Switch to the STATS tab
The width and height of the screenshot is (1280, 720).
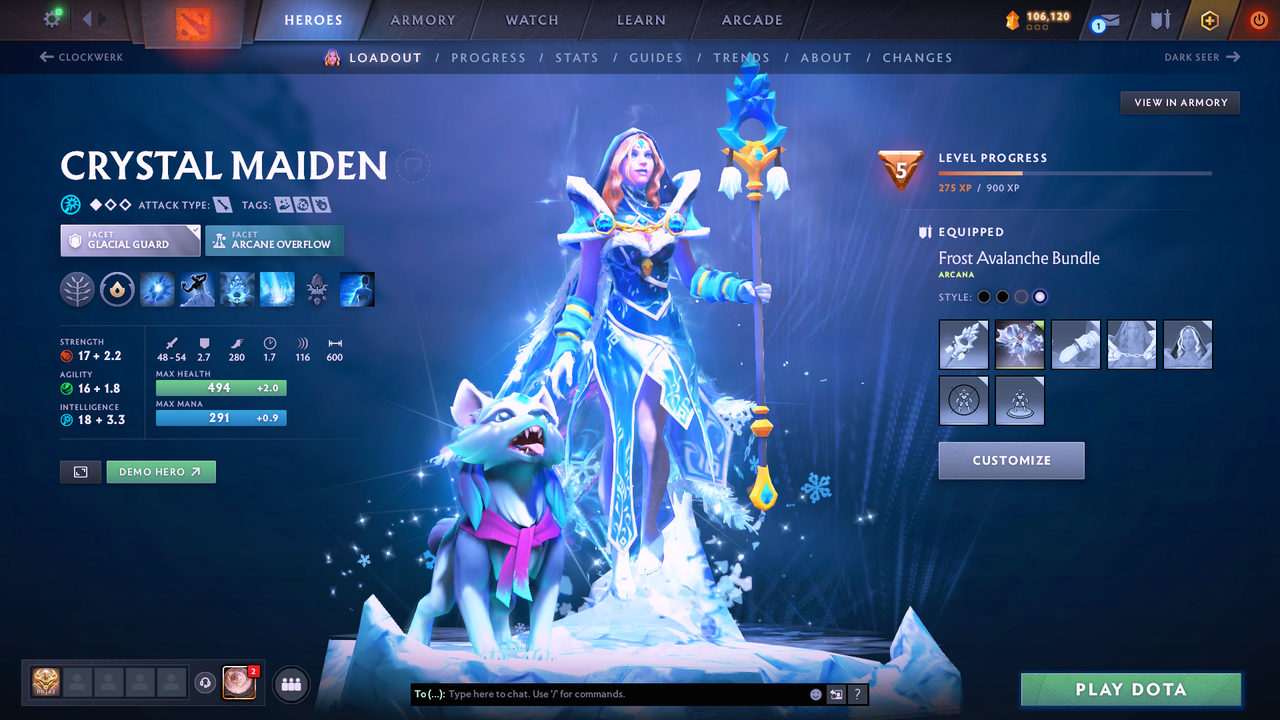[577, 57]
